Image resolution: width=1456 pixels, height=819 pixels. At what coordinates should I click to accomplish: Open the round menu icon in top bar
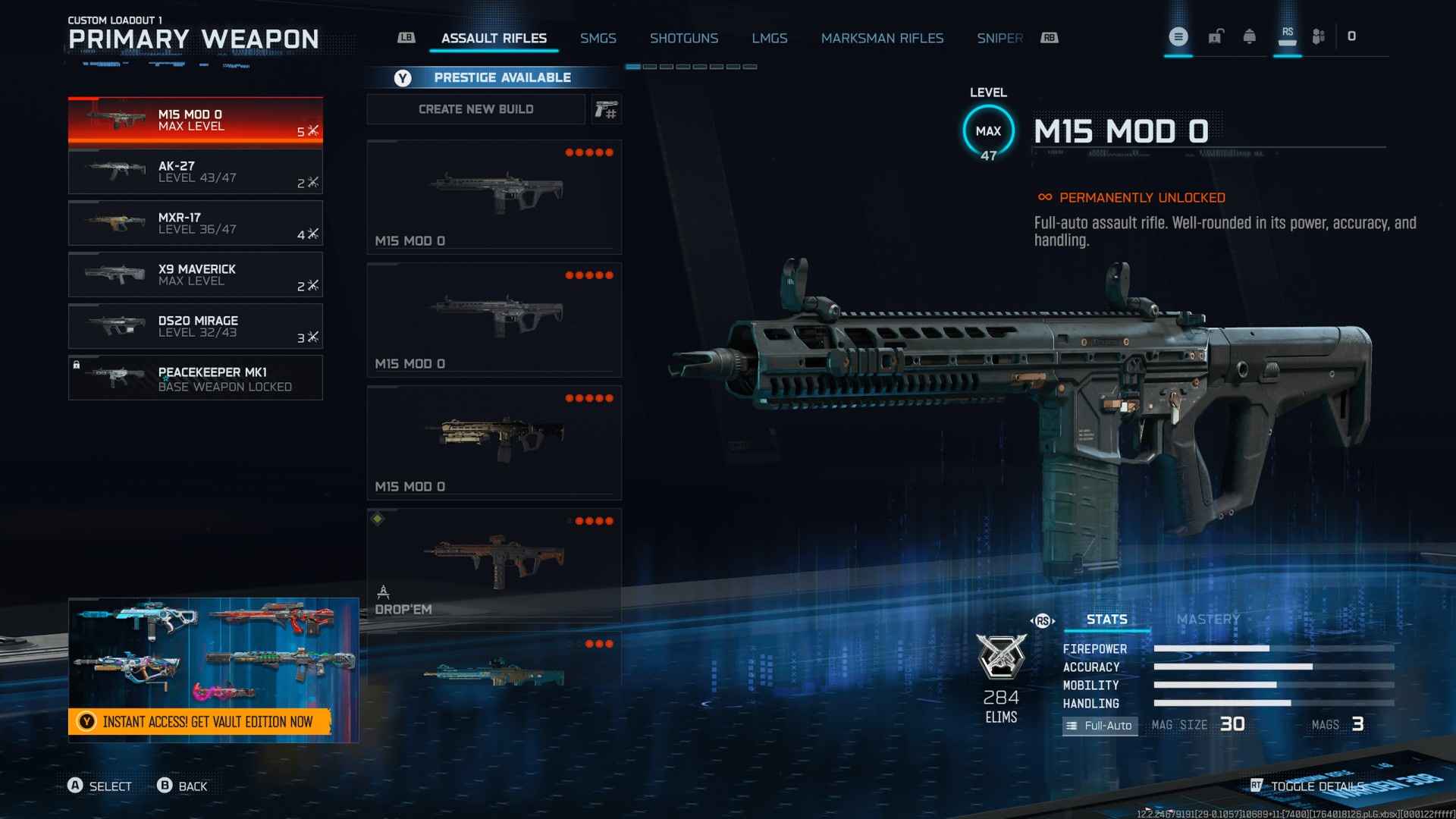tap(1178, 36)
